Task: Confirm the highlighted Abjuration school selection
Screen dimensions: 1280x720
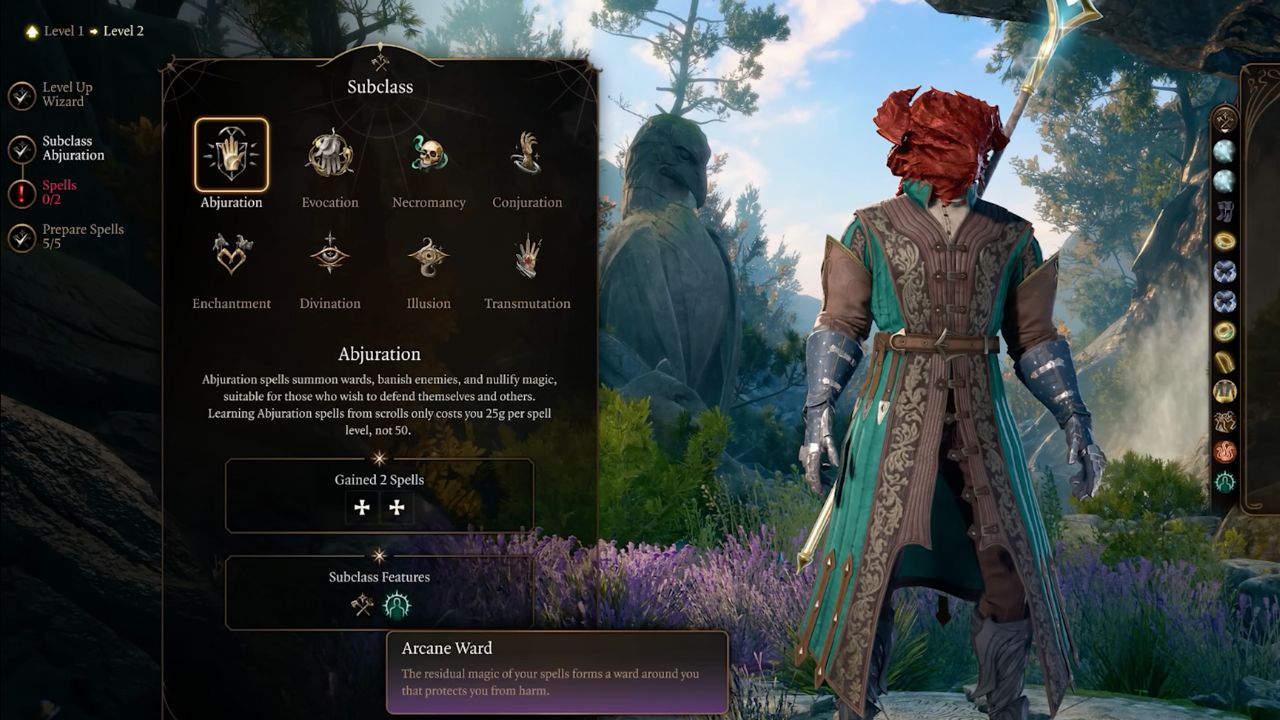Action: pos(231,155)
